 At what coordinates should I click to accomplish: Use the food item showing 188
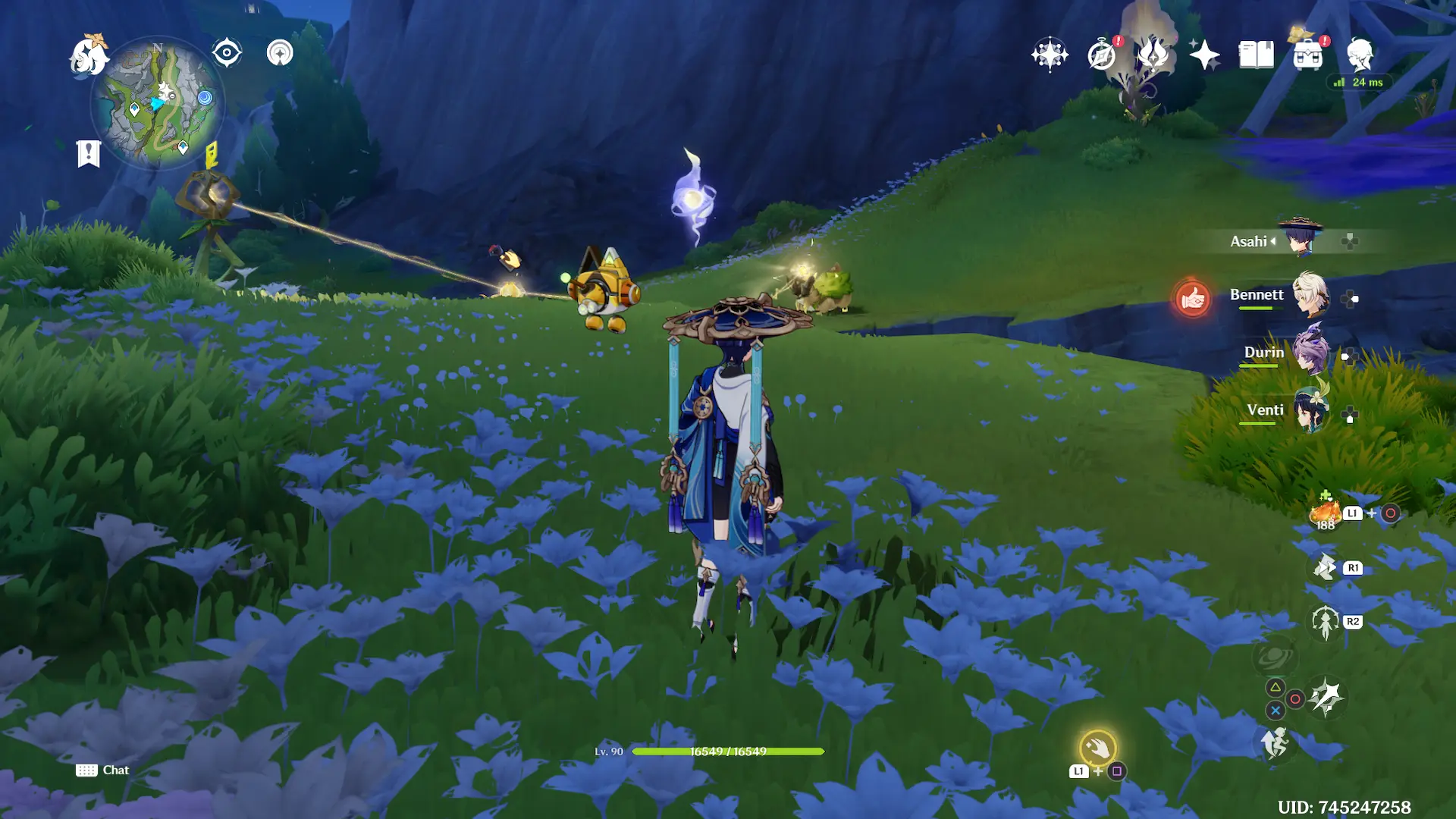[x=1326, y=513]
